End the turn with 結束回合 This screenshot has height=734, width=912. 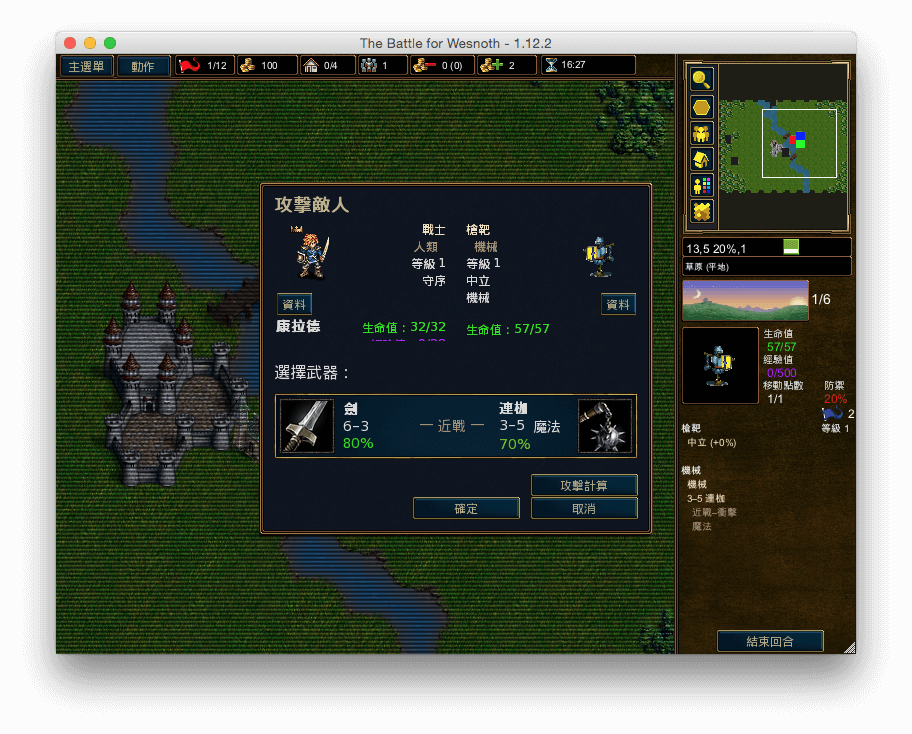pyautogui.click(x=770, y=641)
